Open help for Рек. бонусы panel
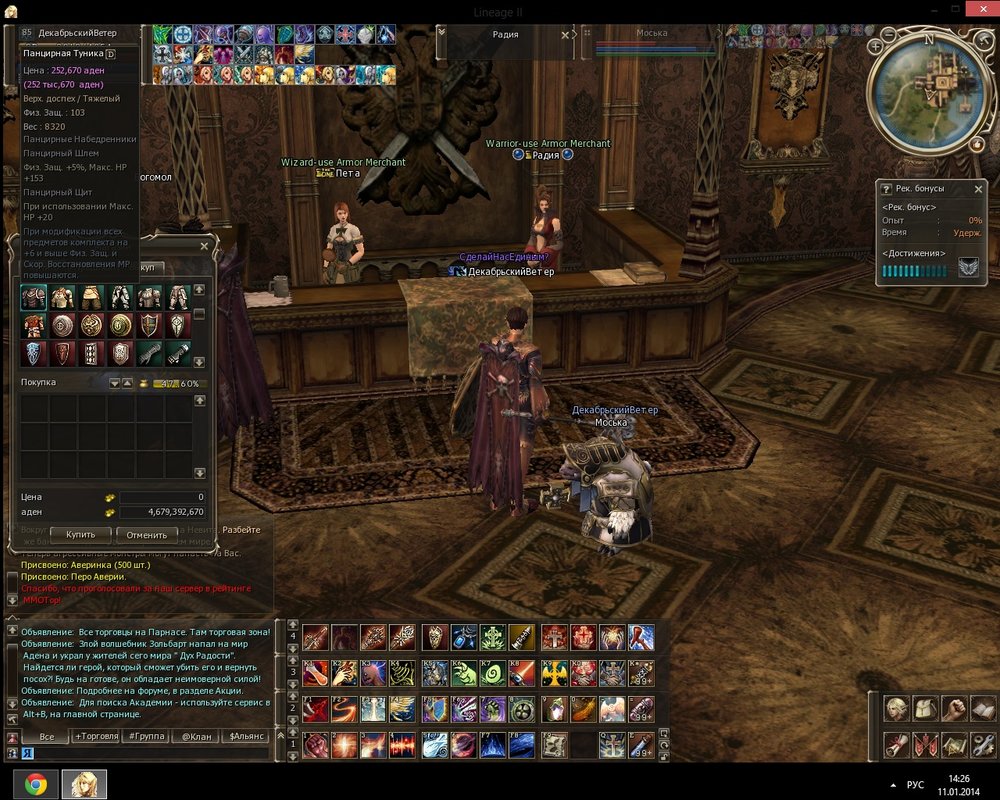The height and width of the screenshot is (800, 1000). [886, 188]
